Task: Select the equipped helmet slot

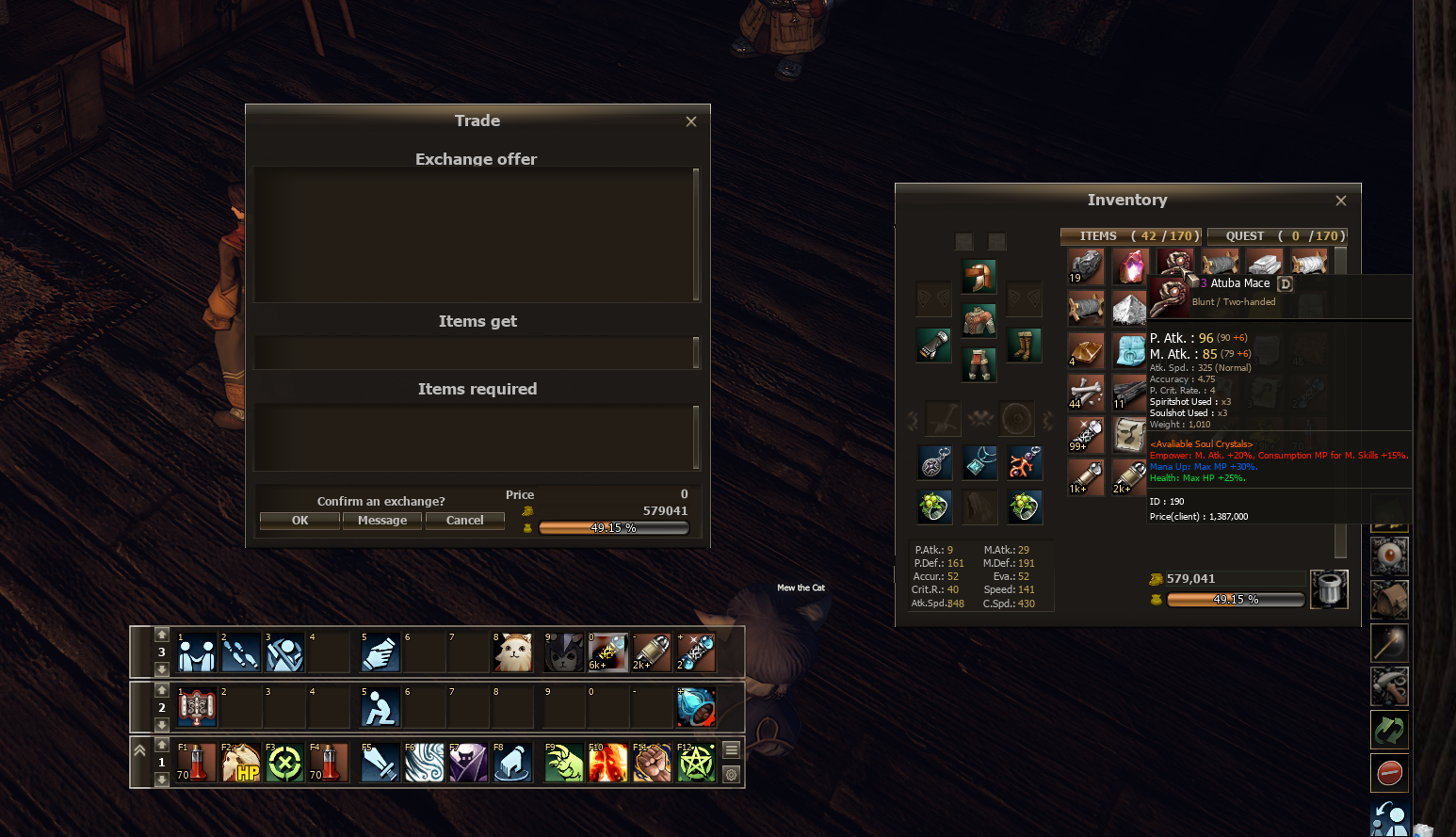Action: pos(979,277)
